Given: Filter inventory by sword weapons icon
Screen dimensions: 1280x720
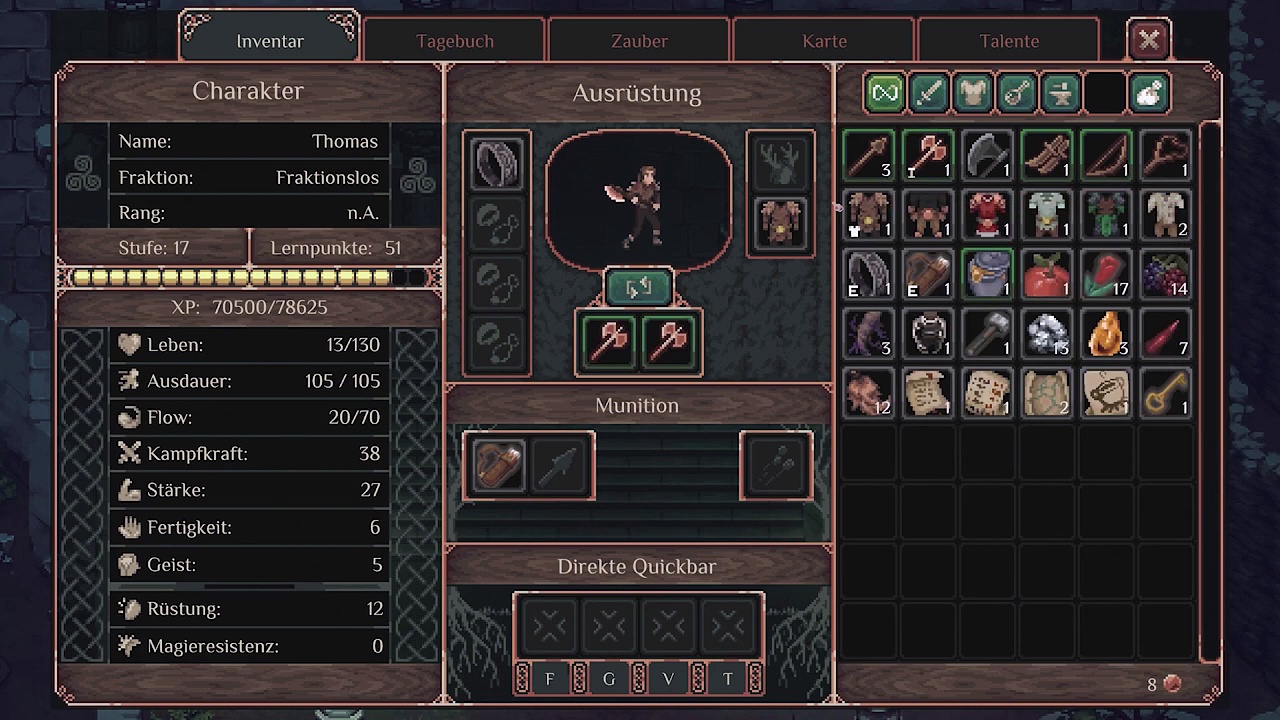Looking at the screenshot, I should click(929, 93).
